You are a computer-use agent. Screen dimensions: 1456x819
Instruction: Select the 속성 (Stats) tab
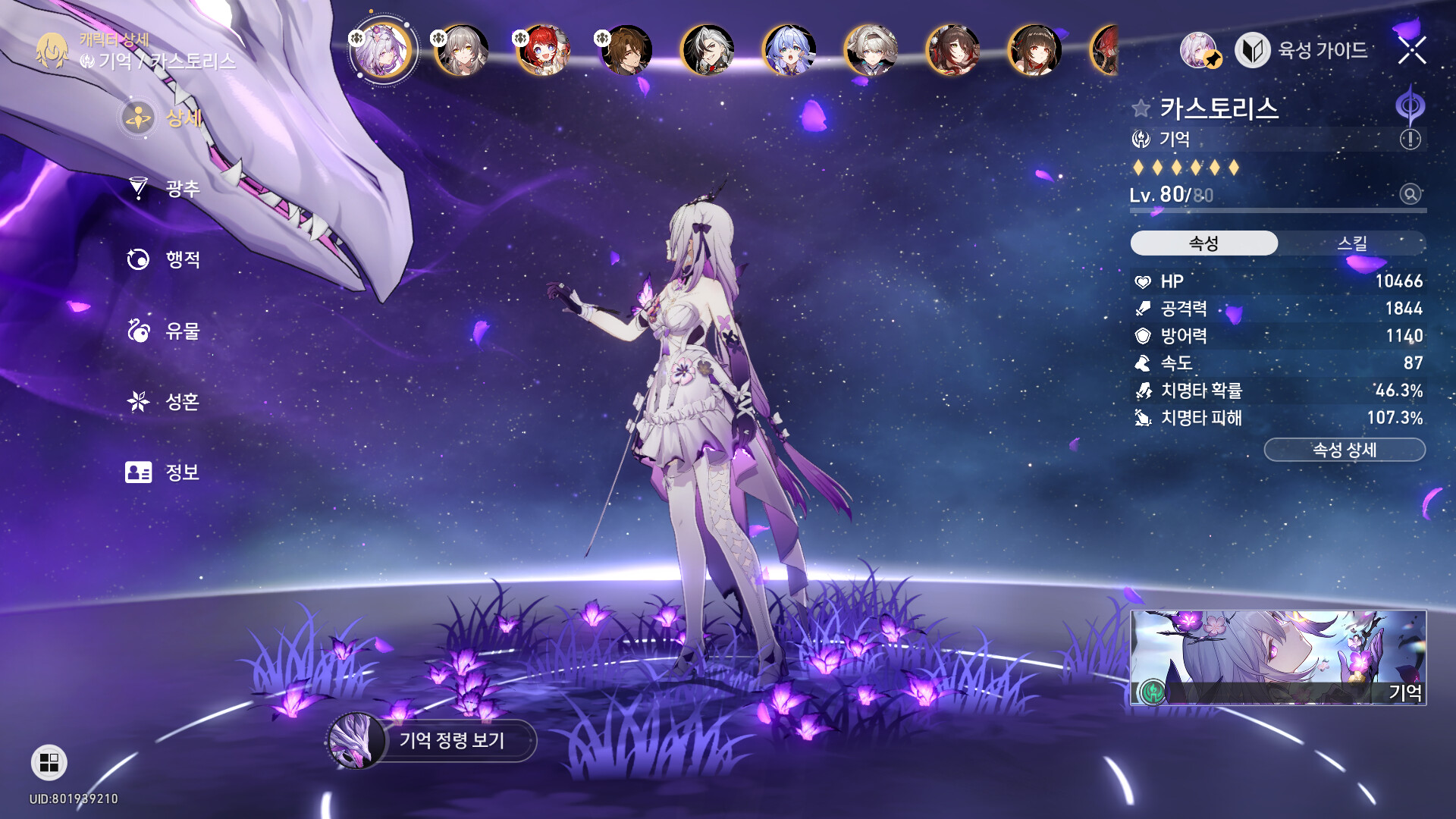click(x=1203, y=243)
